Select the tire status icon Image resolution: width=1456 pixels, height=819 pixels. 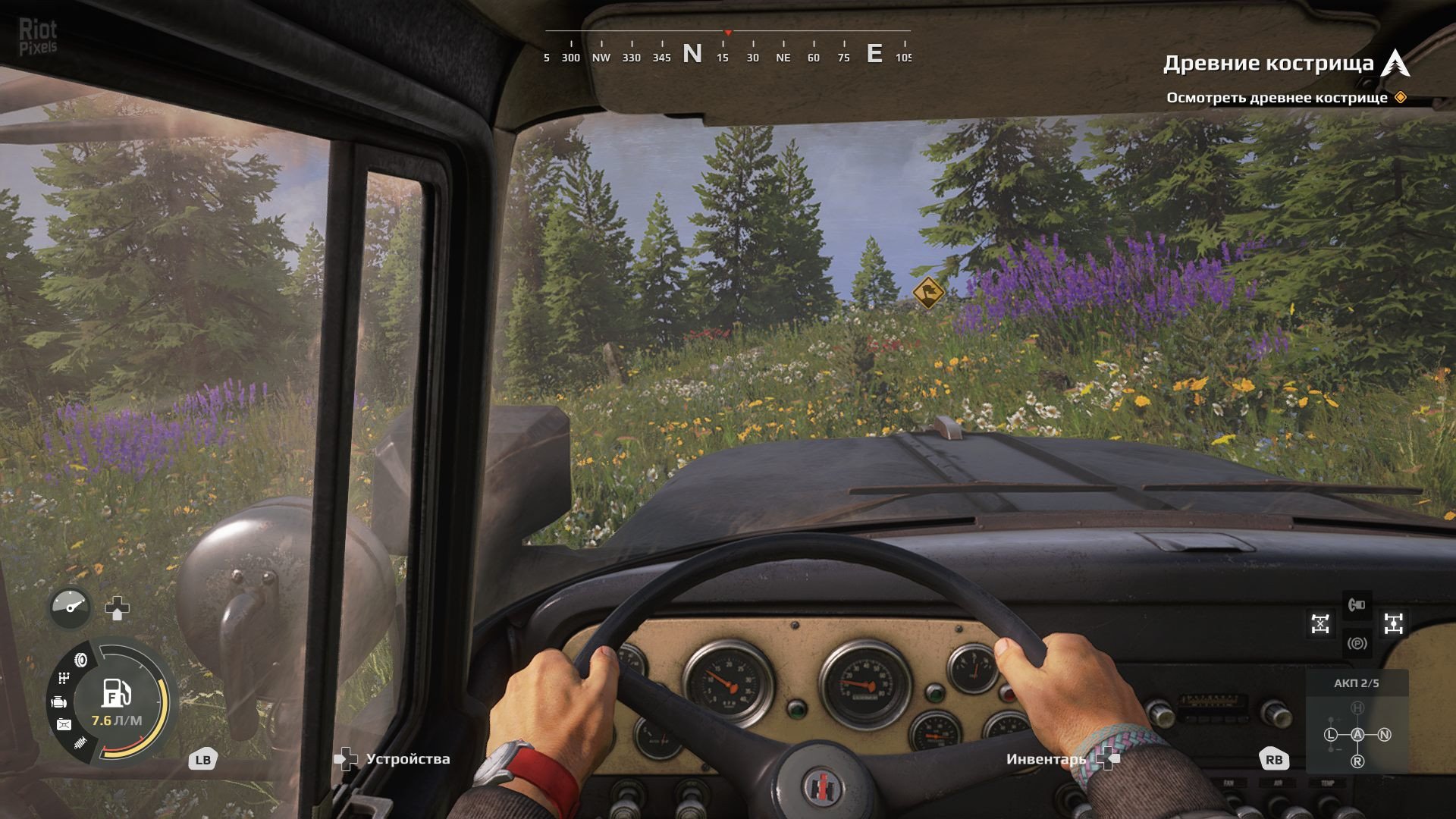coord(80,660)
